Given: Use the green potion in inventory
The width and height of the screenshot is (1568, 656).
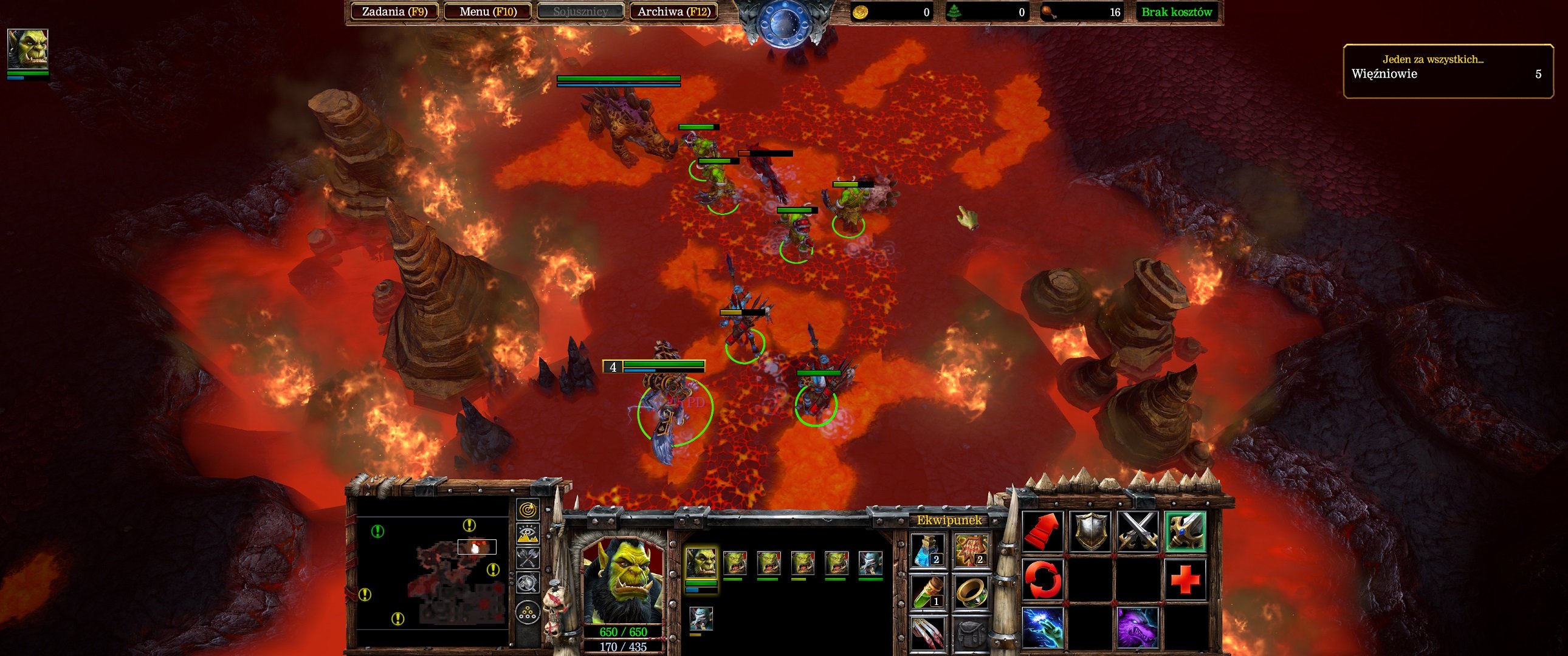Looking at the screenshot, I should tap(927, 592).
